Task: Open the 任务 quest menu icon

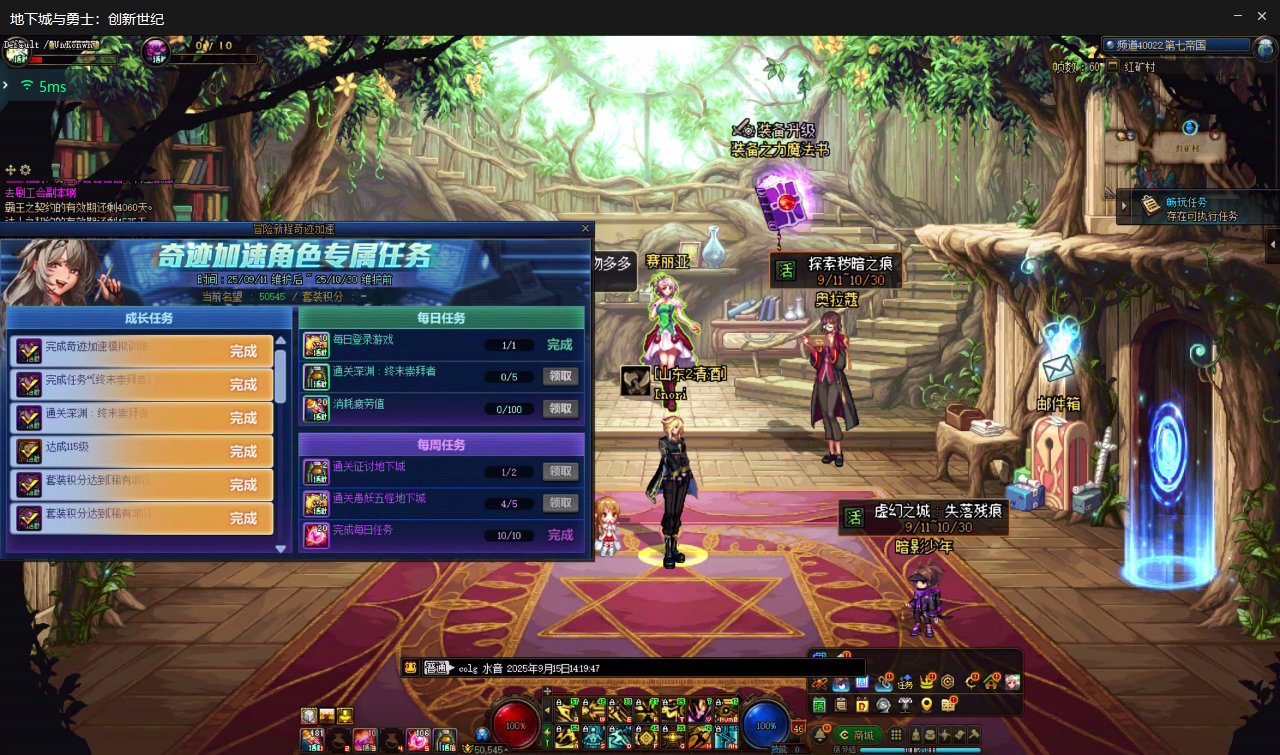Action: (905, 683)
